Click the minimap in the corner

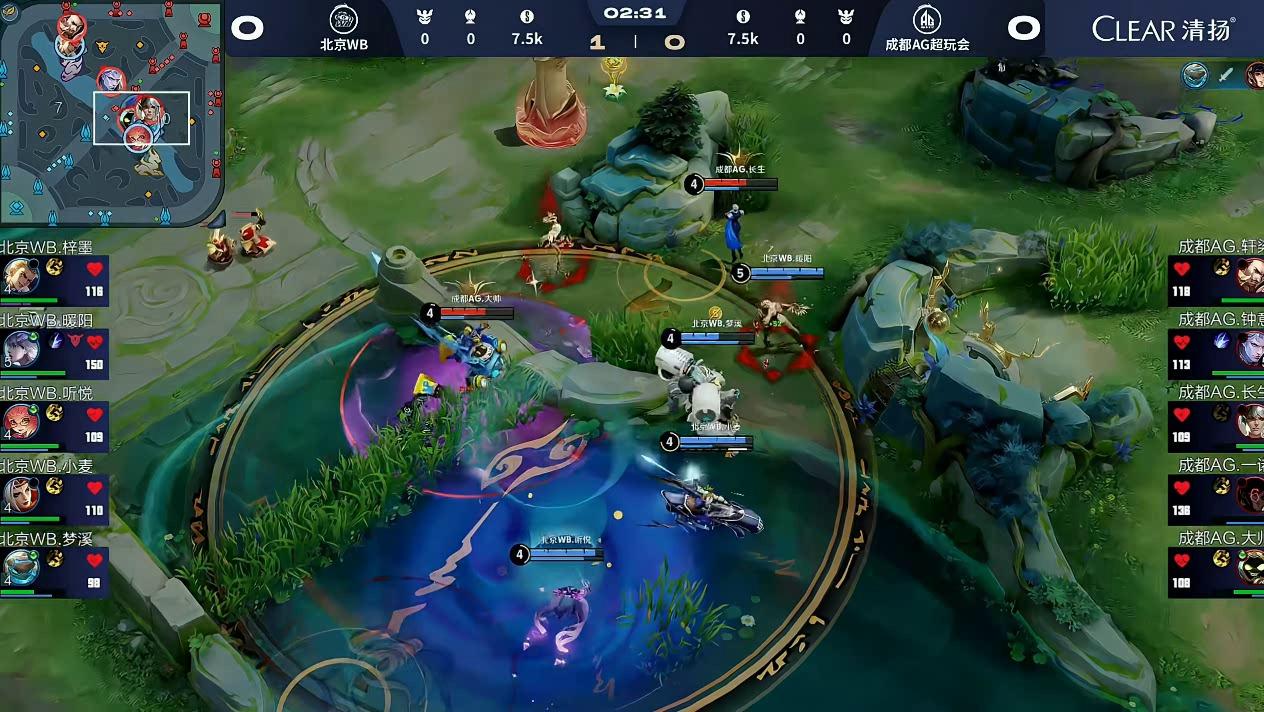[x=112, y=112]
